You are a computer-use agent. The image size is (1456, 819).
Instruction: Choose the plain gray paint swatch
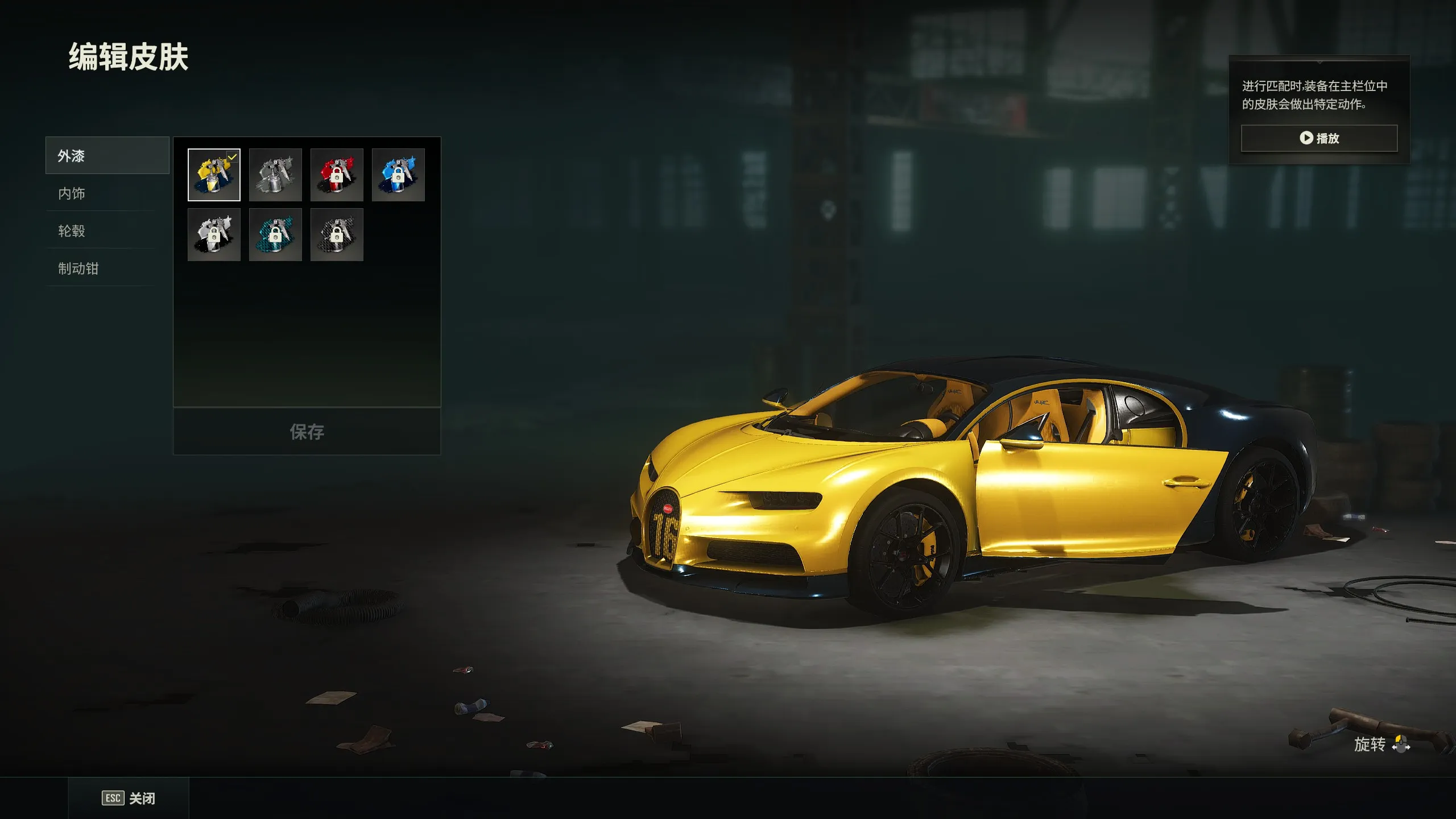(x=275, y=175)
